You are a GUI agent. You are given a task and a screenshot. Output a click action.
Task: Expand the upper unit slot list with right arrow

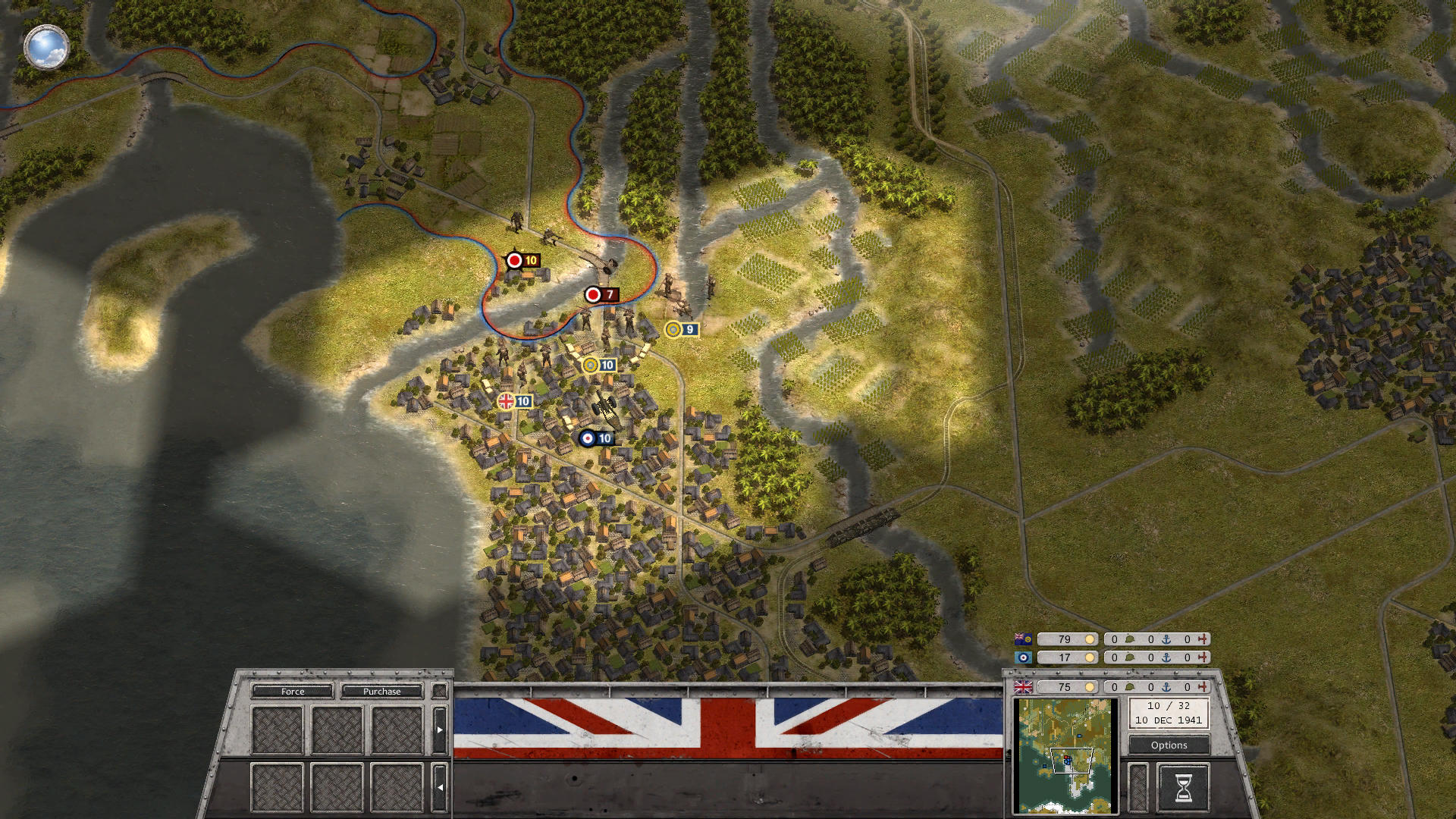tap(438, 730)
